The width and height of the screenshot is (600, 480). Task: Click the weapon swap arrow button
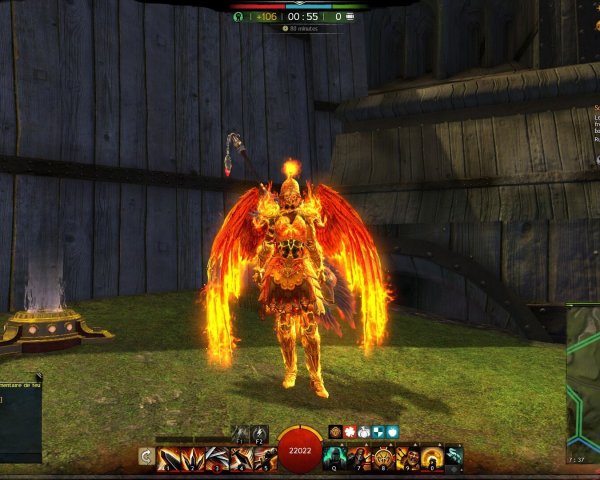146,458
